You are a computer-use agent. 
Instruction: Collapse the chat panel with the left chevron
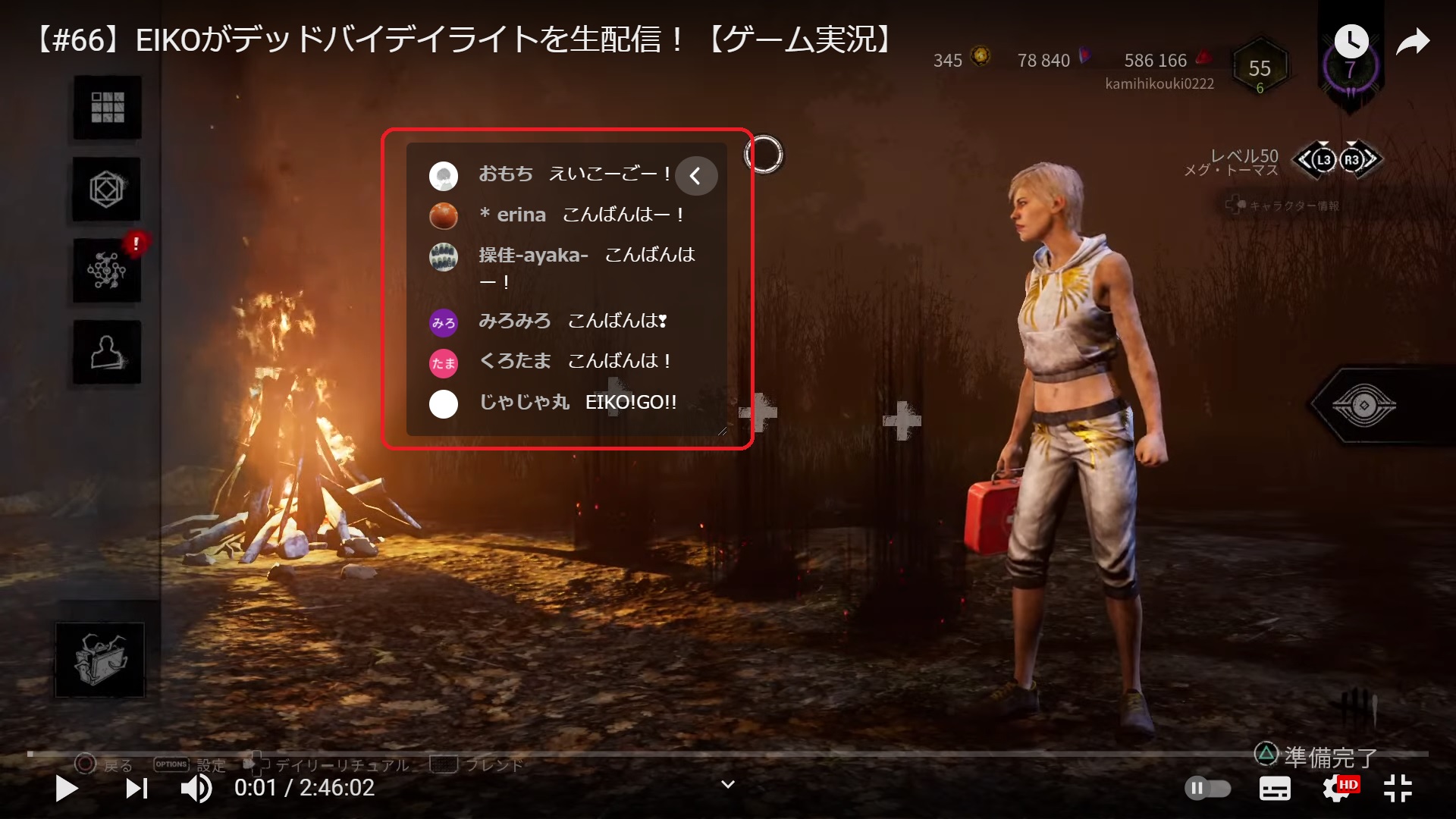pyautogui.click(x=695, y=175)
